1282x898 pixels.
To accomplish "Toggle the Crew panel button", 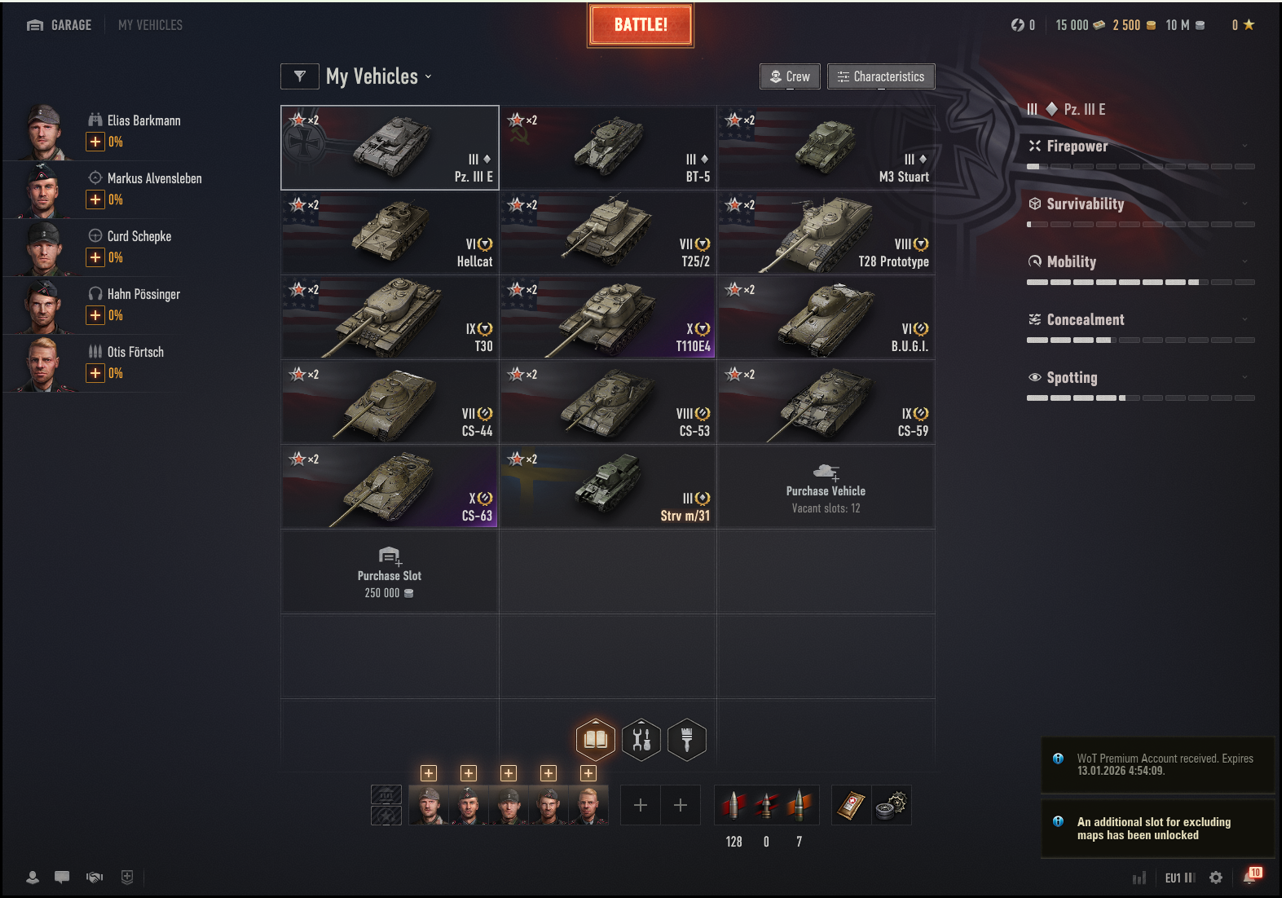I will (789, 77).
